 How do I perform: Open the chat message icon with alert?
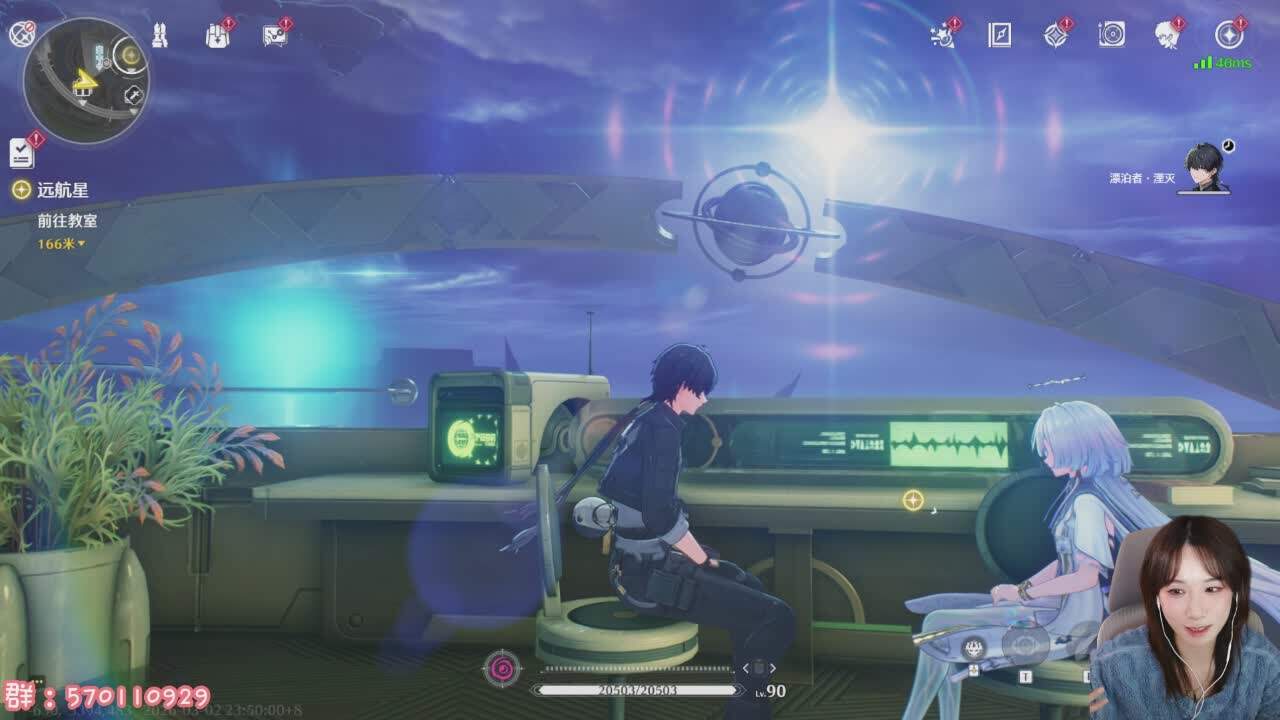click(x=274, y=35)
